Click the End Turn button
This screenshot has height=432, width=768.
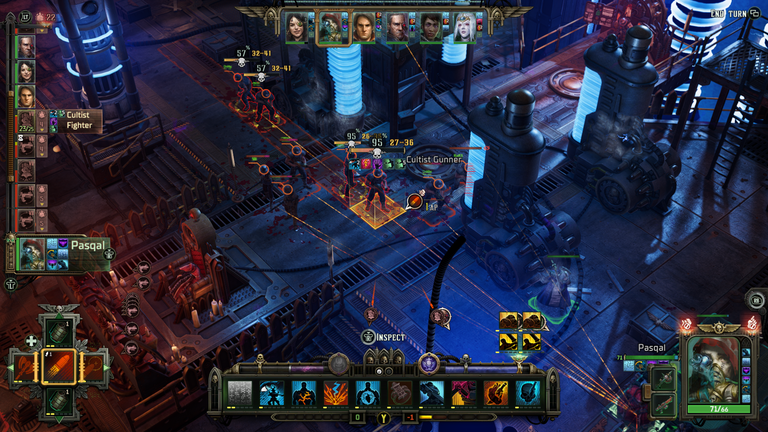tap(730, 14)
